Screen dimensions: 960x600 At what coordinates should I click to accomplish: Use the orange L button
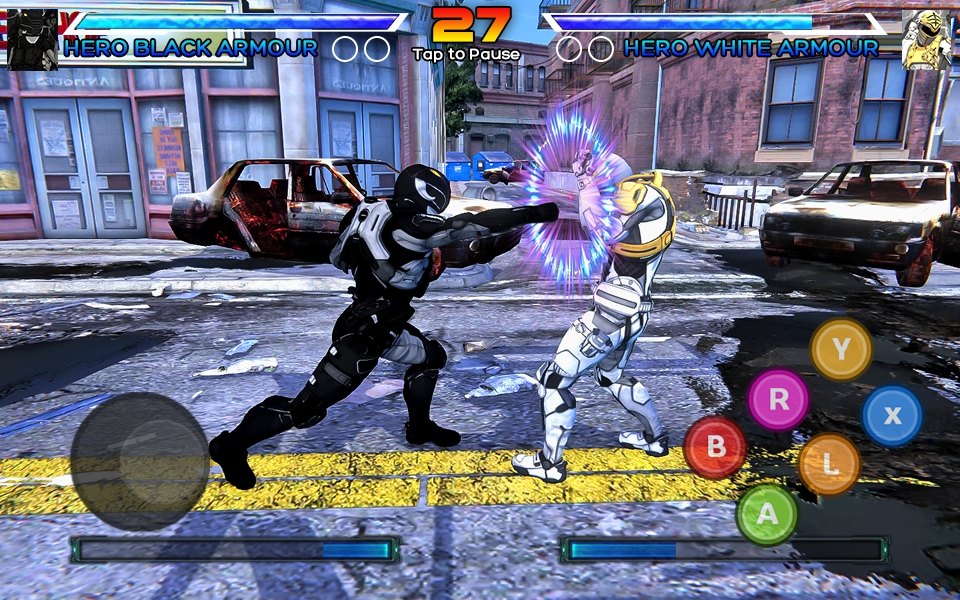coord(829,464)
